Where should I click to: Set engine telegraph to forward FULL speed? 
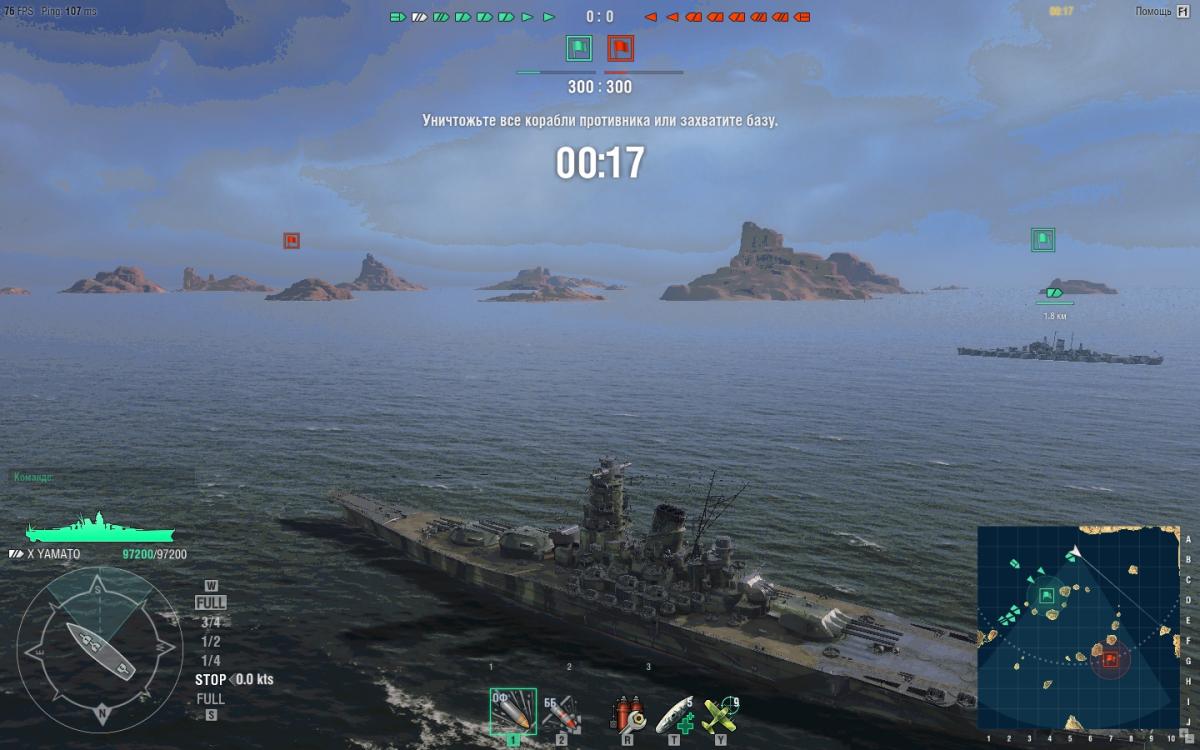click(x=211, y=603)
